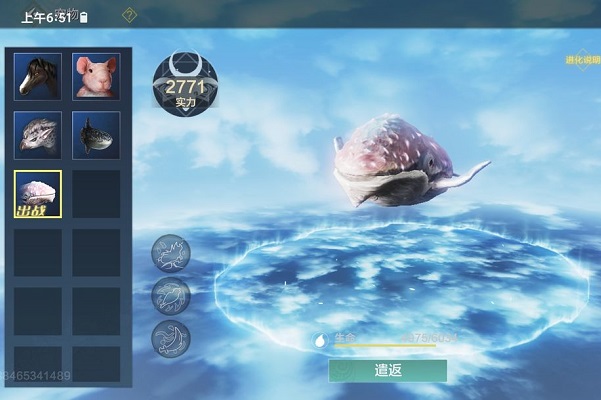Screen dimensions: 601x400
Task: Select the dark fish pet slot
Action: click(96, 135)
